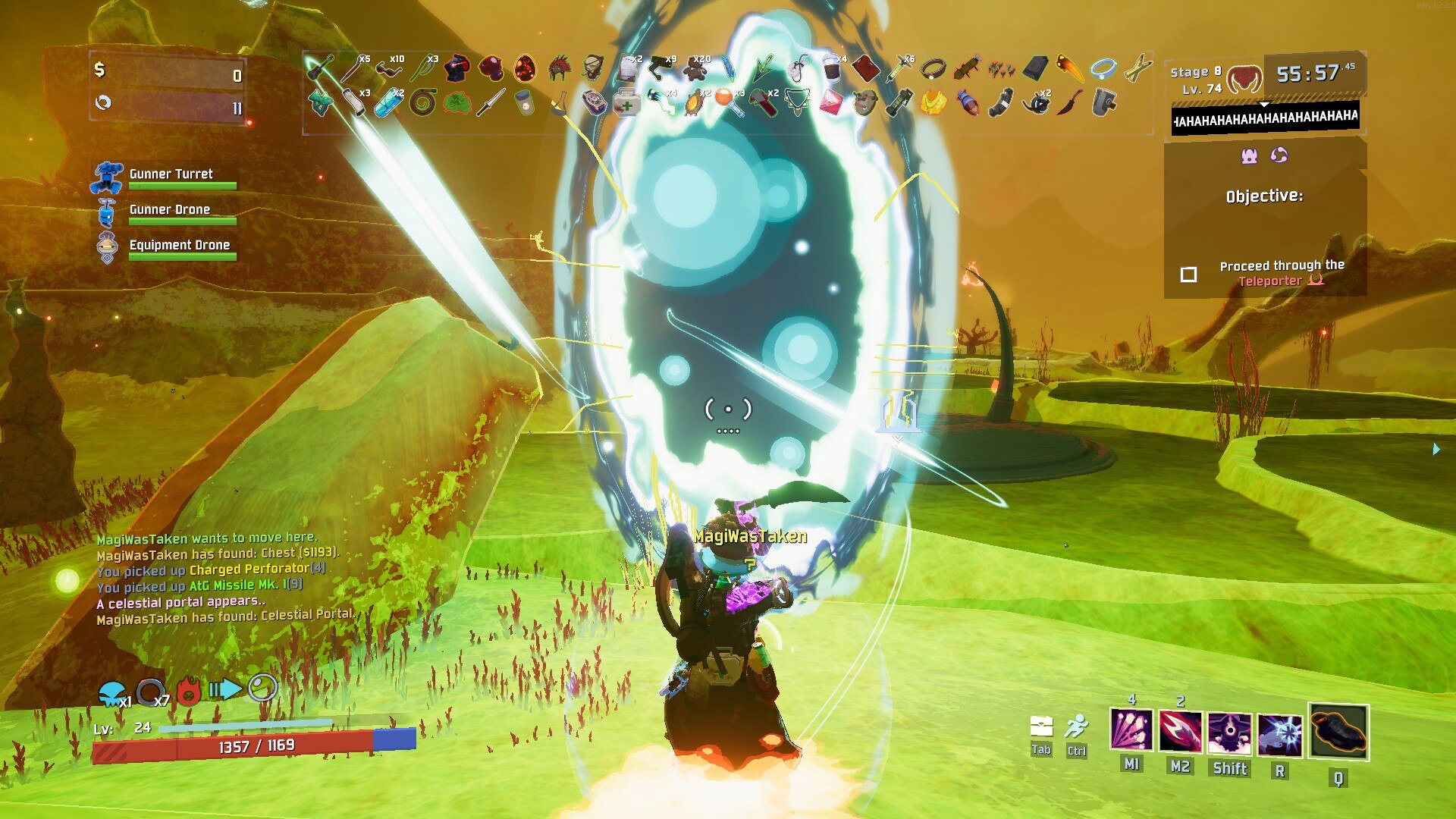Click the red sunglasses item stack
The image size is (1456, 819).
[x=389, y=69]
